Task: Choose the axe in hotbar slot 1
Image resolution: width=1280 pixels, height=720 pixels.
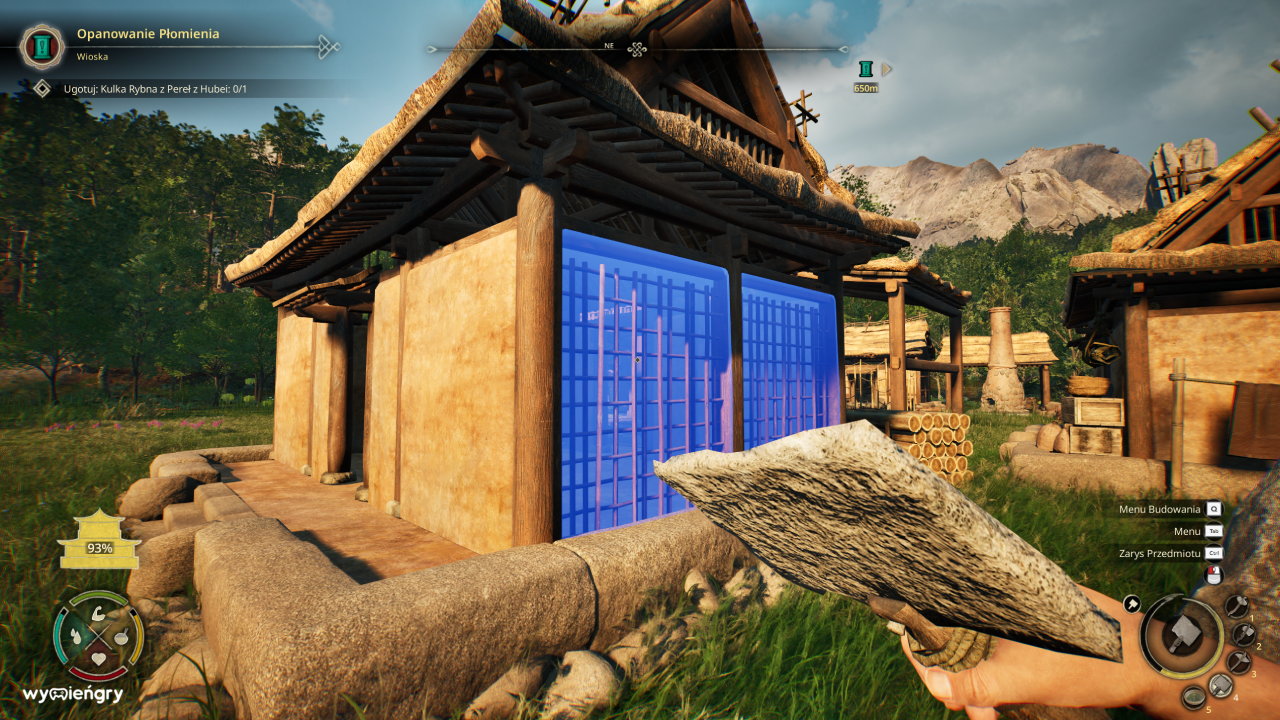Action: click(x=1237, y=605)
